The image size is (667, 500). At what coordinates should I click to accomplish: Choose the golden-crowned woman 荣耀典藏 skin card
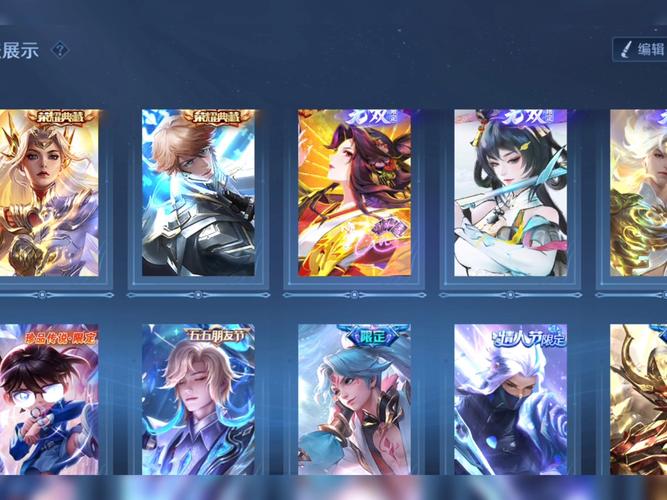point(49,193)
